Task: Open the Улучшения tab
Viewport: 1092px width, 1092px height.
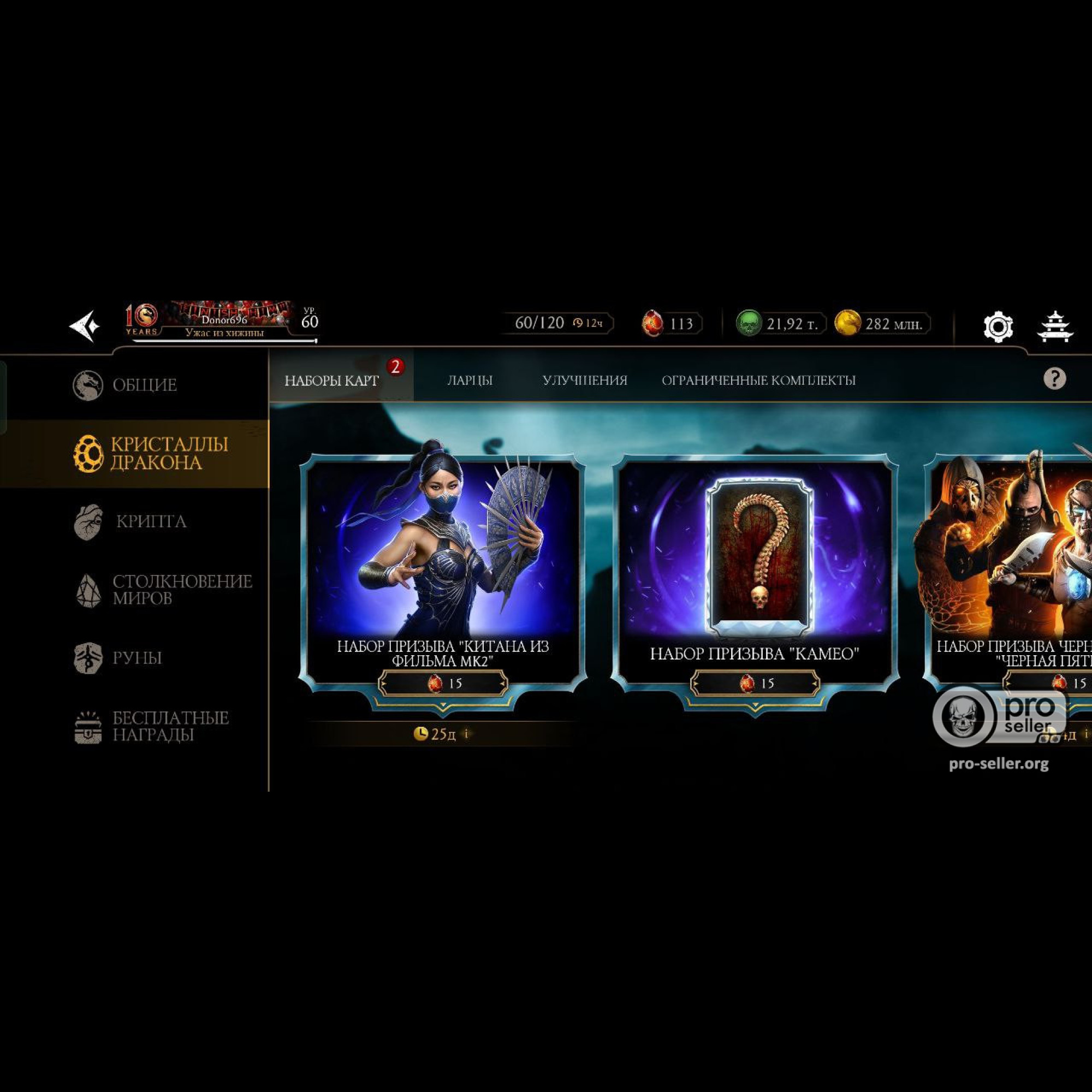Action: coord(584,381)
